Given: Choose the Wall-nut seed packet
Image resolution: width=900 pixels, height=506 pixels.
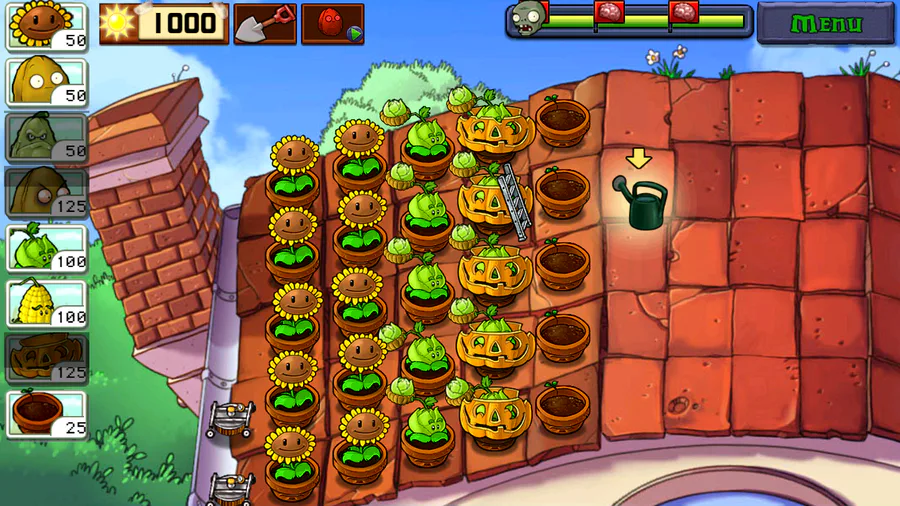Looking at the screenshot, I should click(47, 82).
